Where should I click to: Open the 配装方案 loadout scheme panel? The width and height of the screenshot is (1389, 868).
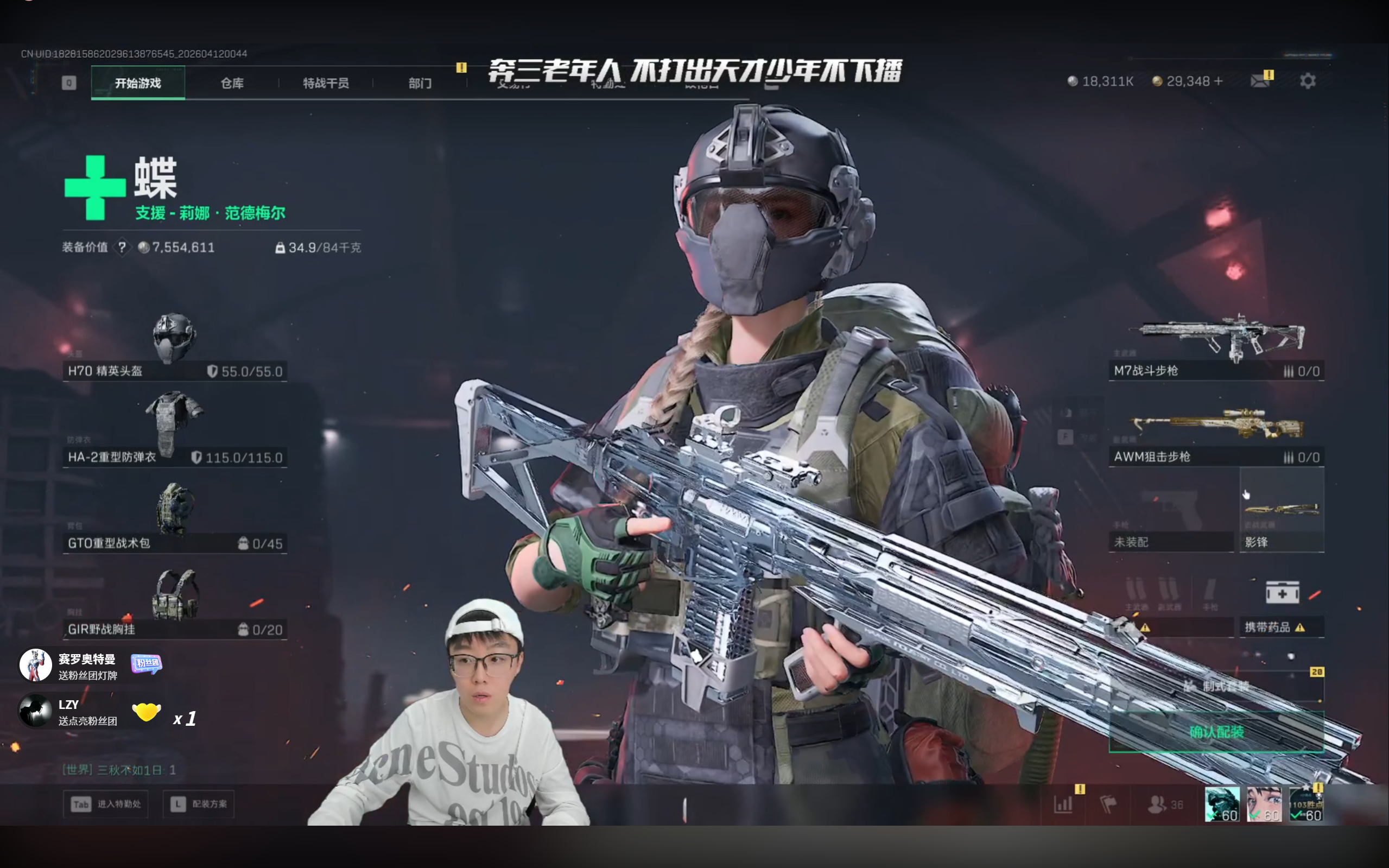coord(198,804)
